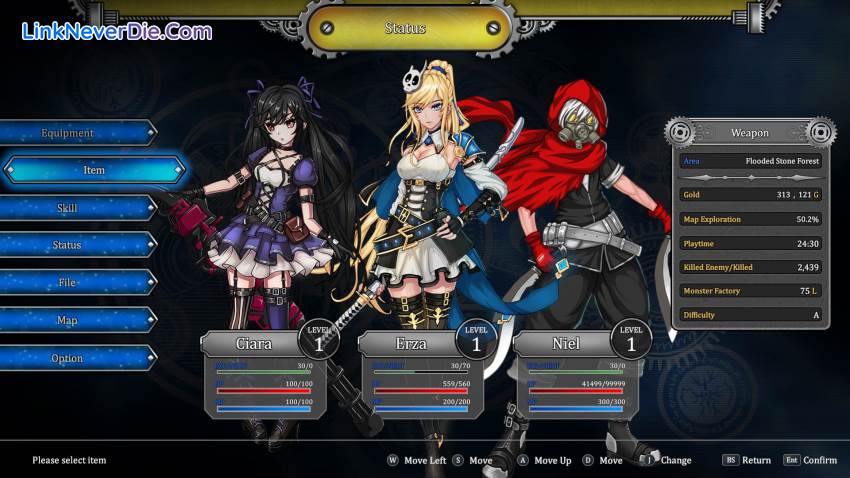Select Ciara's character panel
Viewport: 850px width, 478px height.
point(258,375)
